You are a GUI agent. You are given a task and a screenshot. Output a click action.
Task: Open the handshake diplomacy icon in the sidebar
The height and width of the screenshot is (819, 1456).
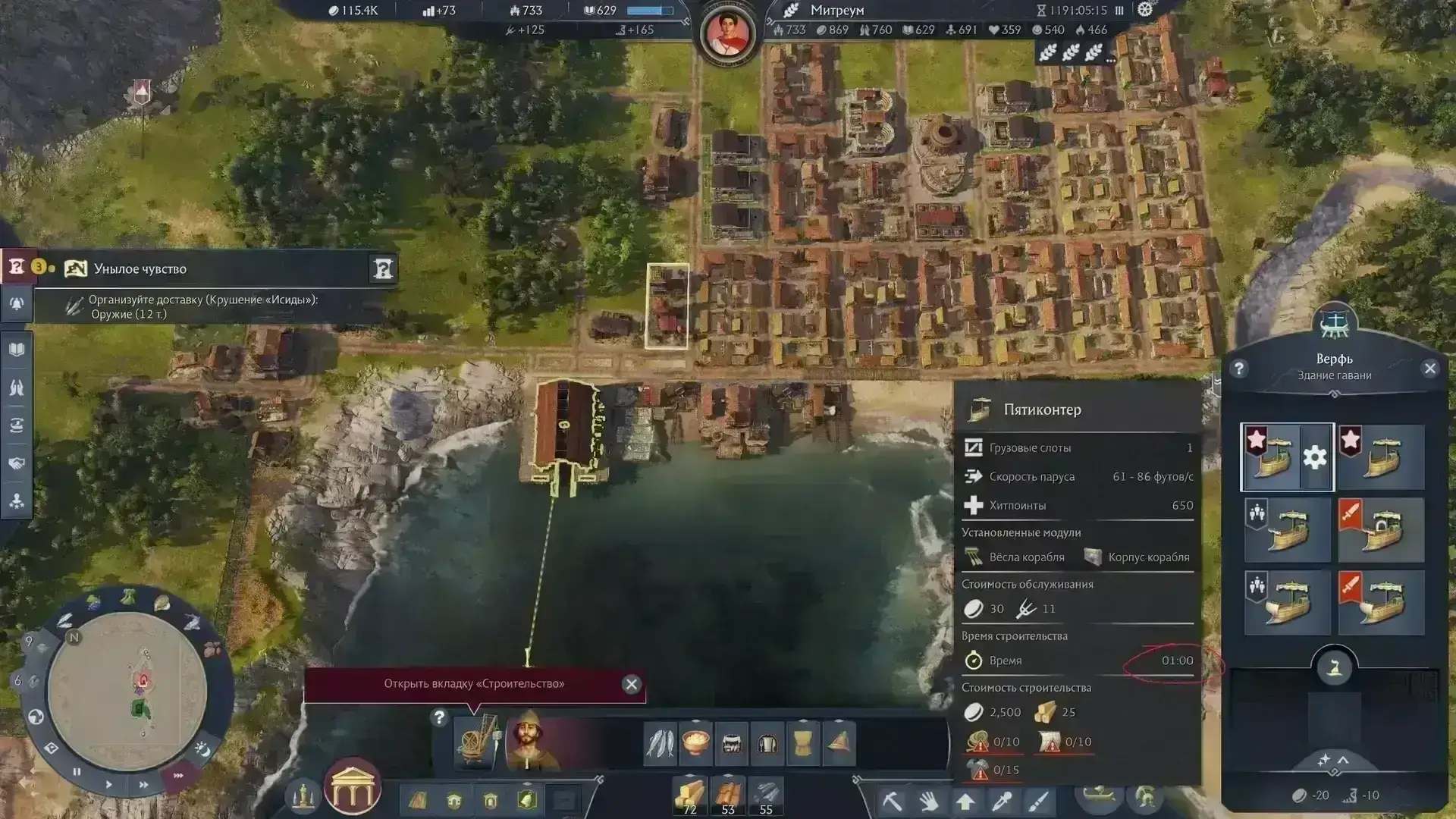click(17, 463)
